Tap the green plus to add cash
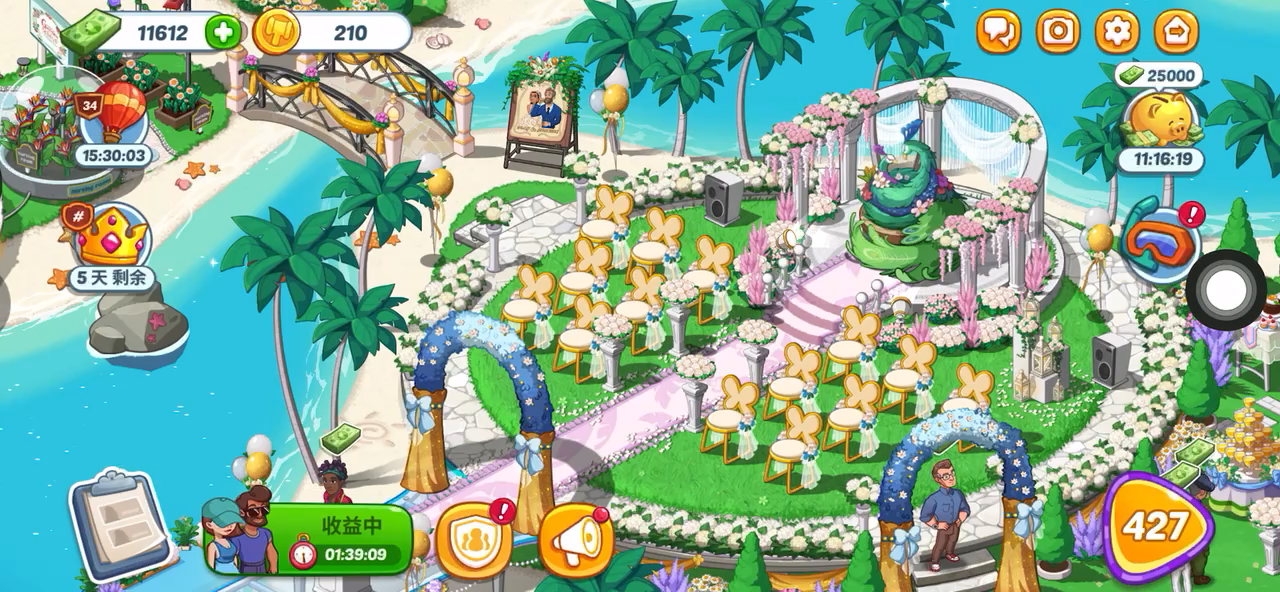This screenshot has height=592, width=1280. (222, 32)
